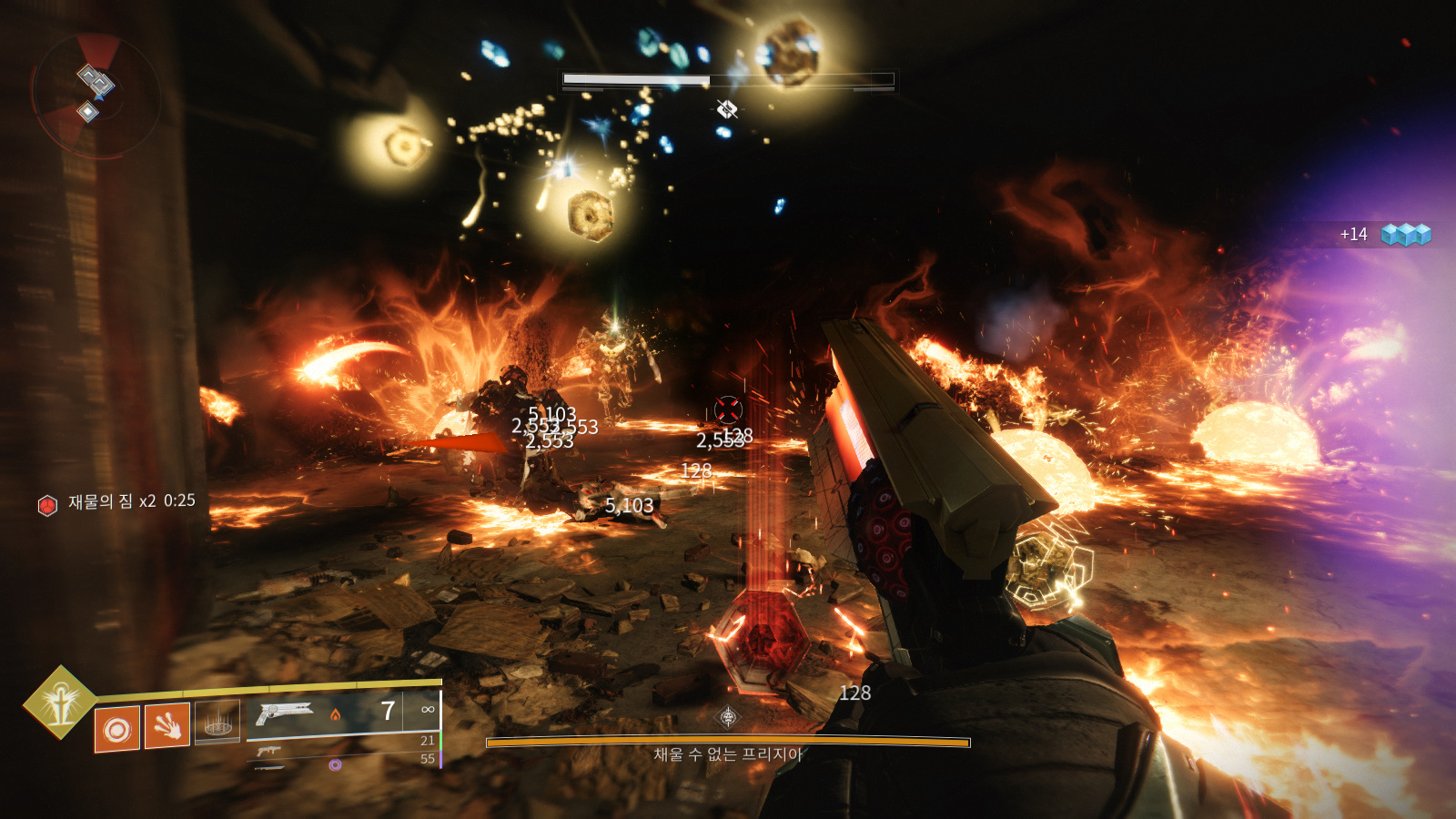Click the circular radar in the corner
This screenshot has height=819, width=1456.
95,96
